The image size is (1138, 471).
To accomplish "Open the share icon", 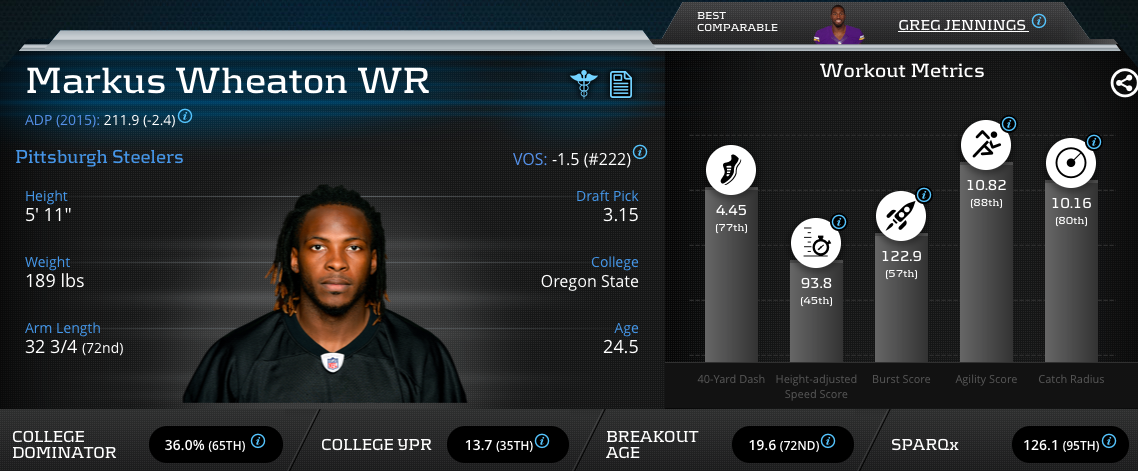I will (x=1123, y=83).
